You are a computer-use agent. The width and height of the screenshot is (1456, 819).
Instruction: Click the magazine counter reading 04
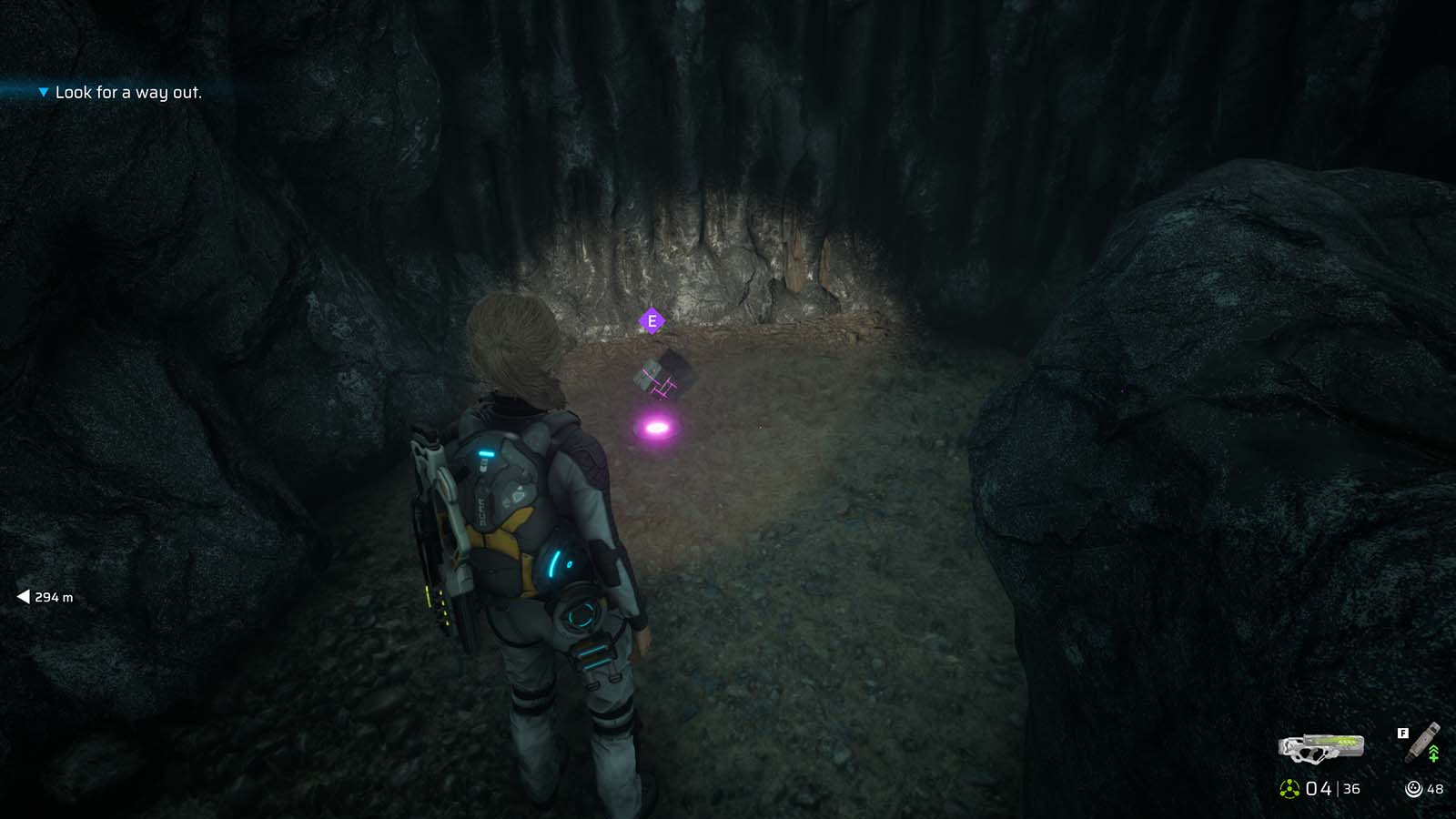tap(1319, 788)
